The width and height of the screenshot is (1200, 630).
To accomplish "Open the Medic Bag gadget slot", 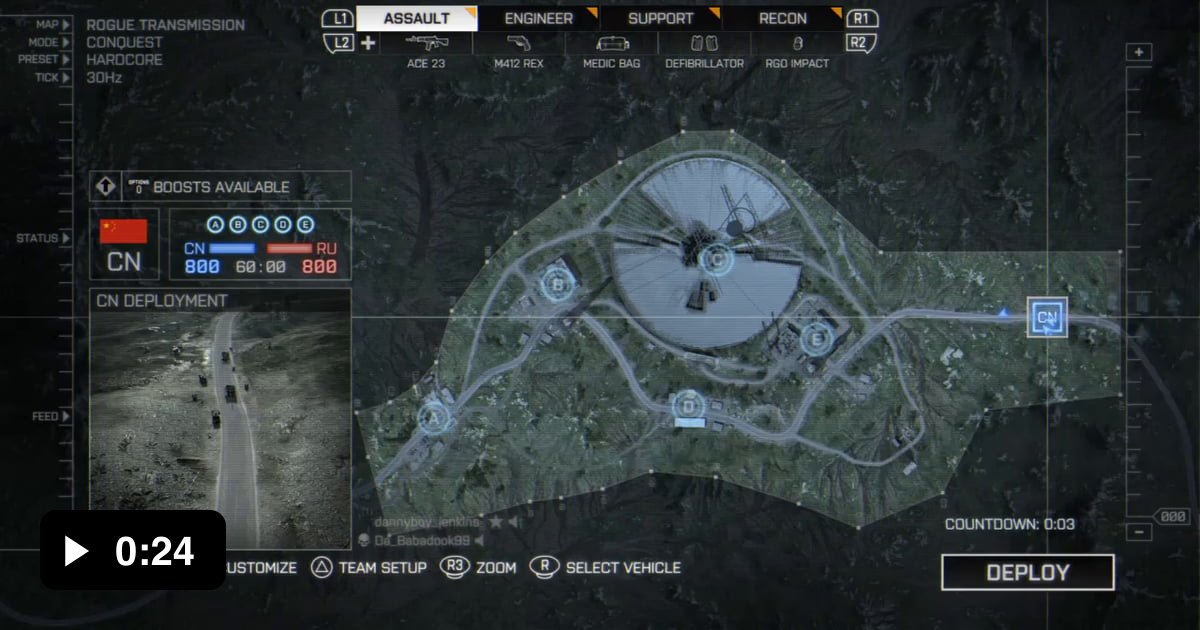I will [612, 51].
